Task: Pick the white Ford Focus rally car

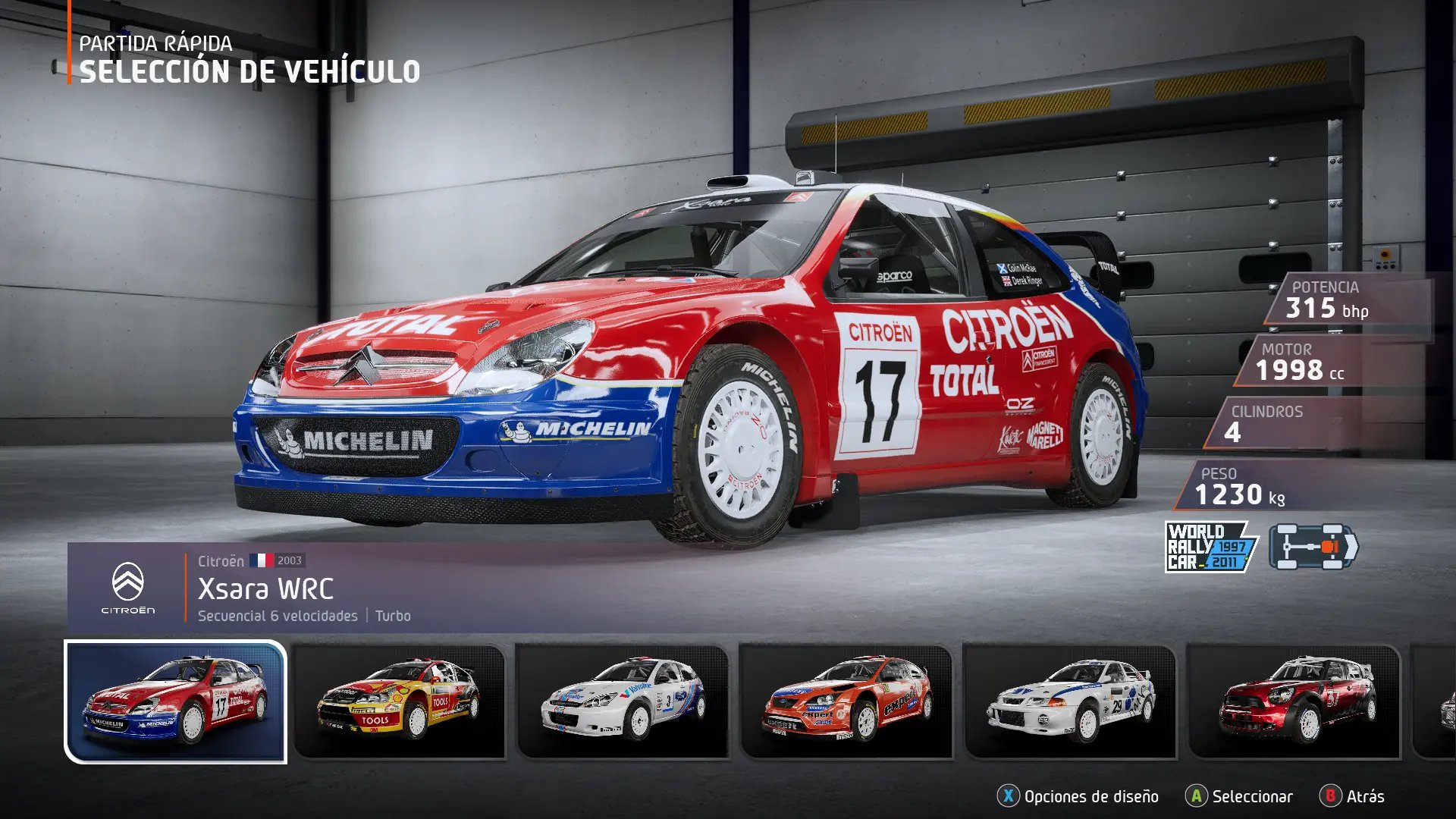Action: [x=622, y=701]
